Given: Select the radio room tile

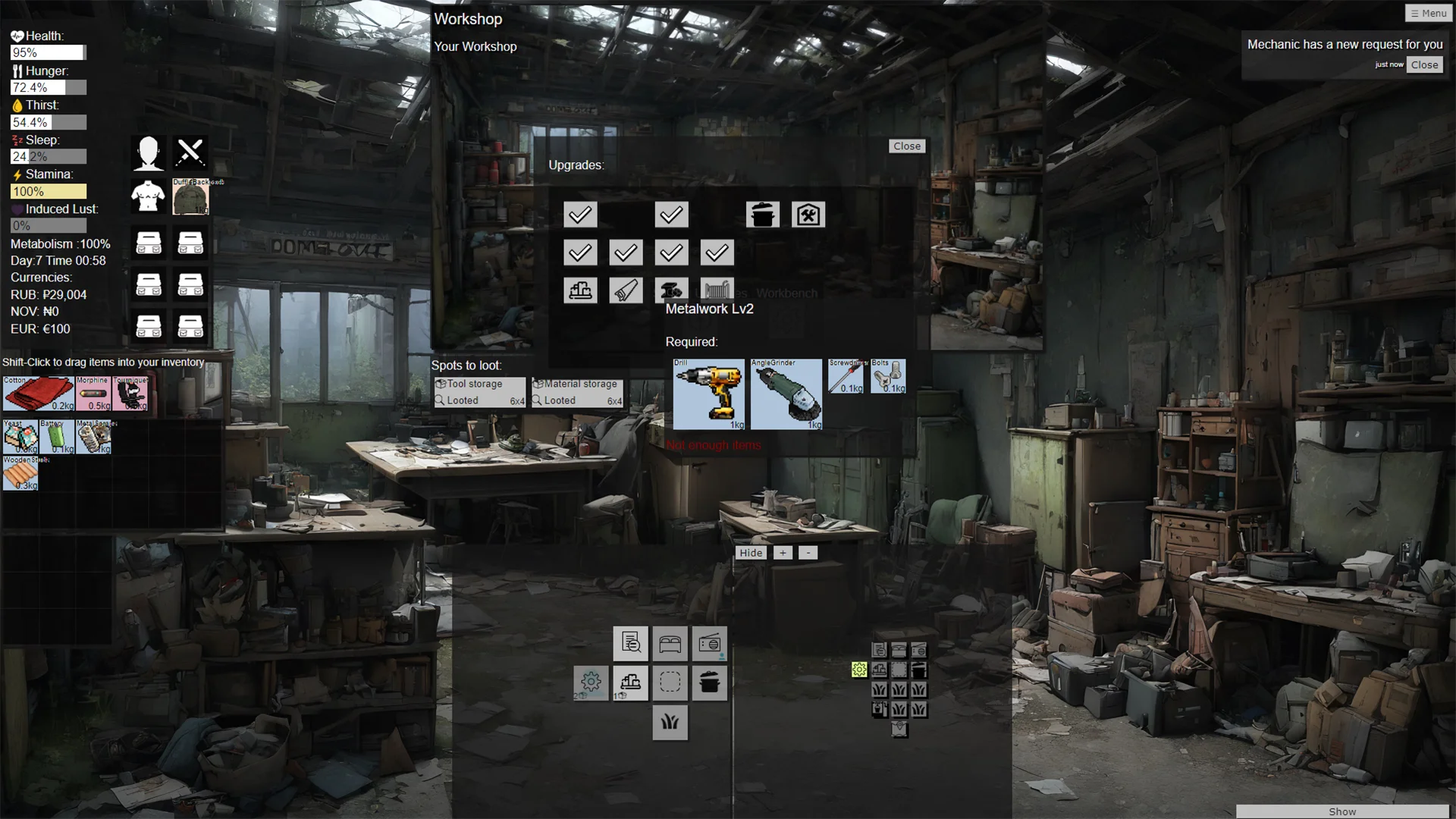Looking at the screenshot, I should 709,644.
